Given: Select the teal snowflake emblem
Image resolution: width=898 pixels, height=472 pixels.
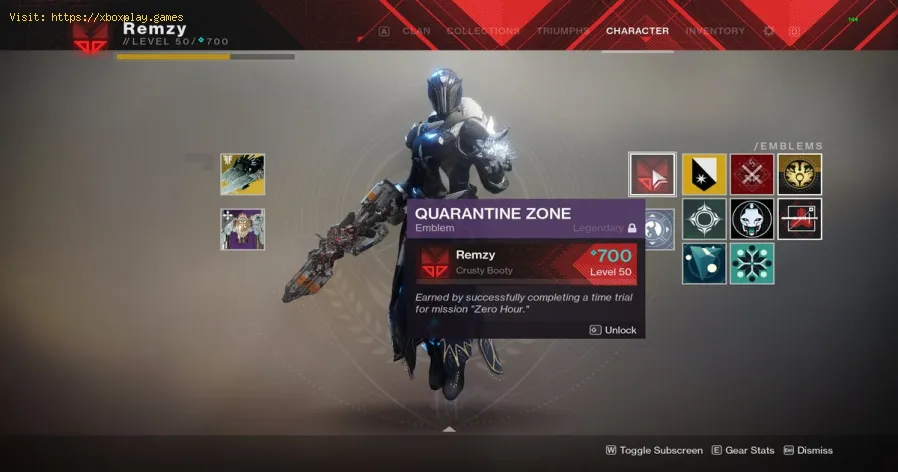Looking at the screenshot, I should (x=752, y=264).
